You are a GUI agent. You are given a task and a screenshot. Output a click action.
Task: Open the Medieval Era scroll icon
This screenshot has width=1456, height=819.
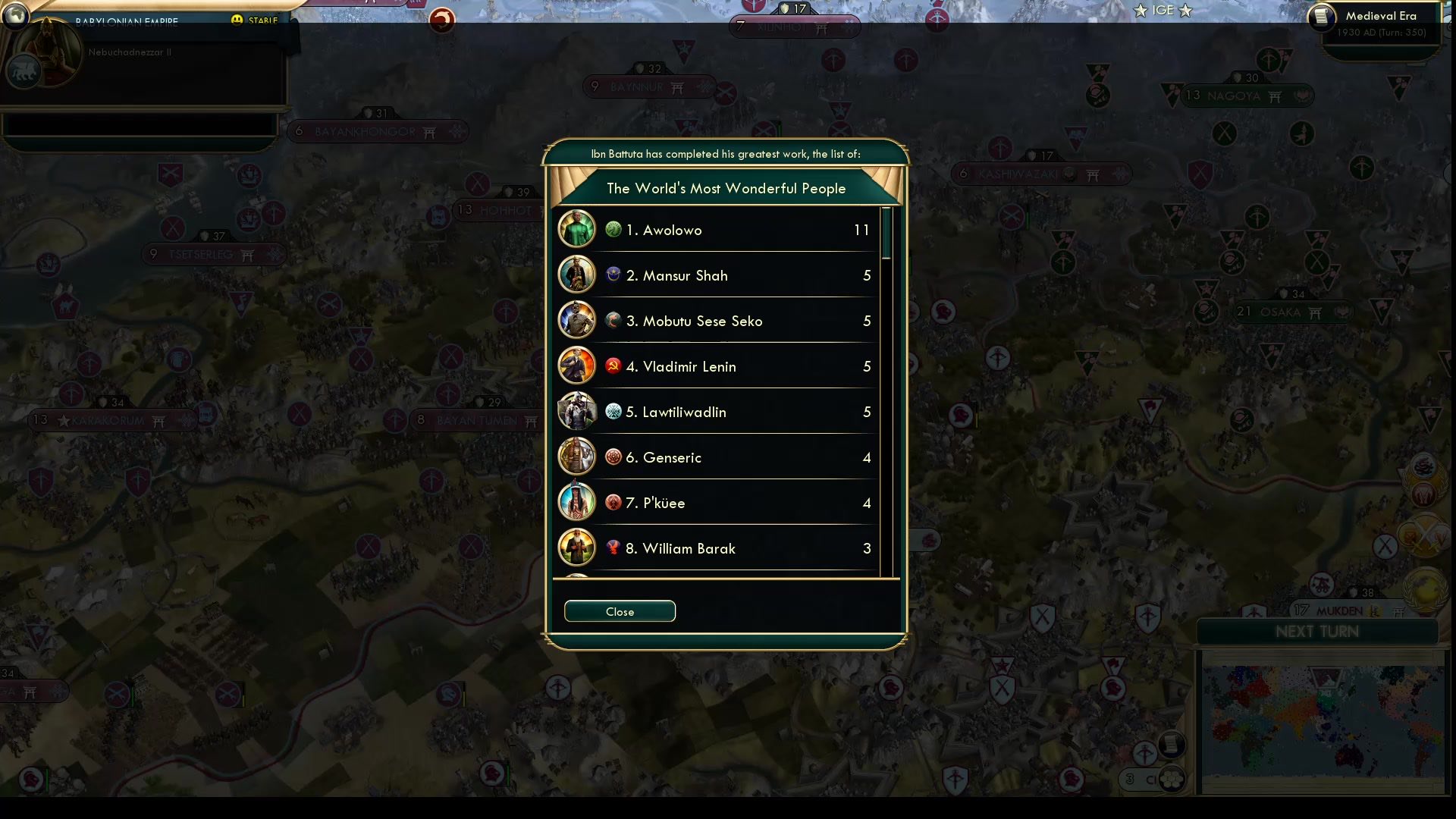(x=1322, y=15)
